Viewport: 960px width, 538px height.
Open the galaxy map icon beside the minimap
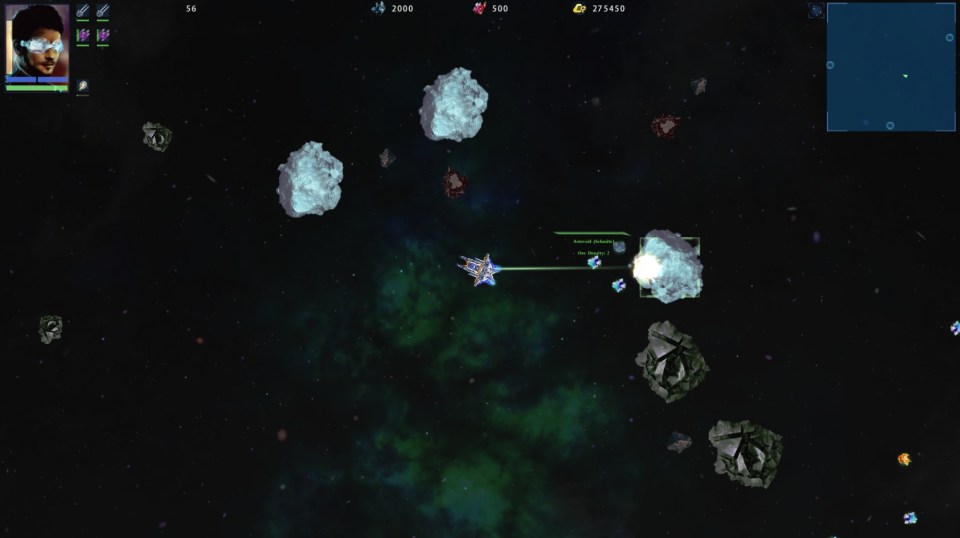pyautogui.click(x=816, y=11)
